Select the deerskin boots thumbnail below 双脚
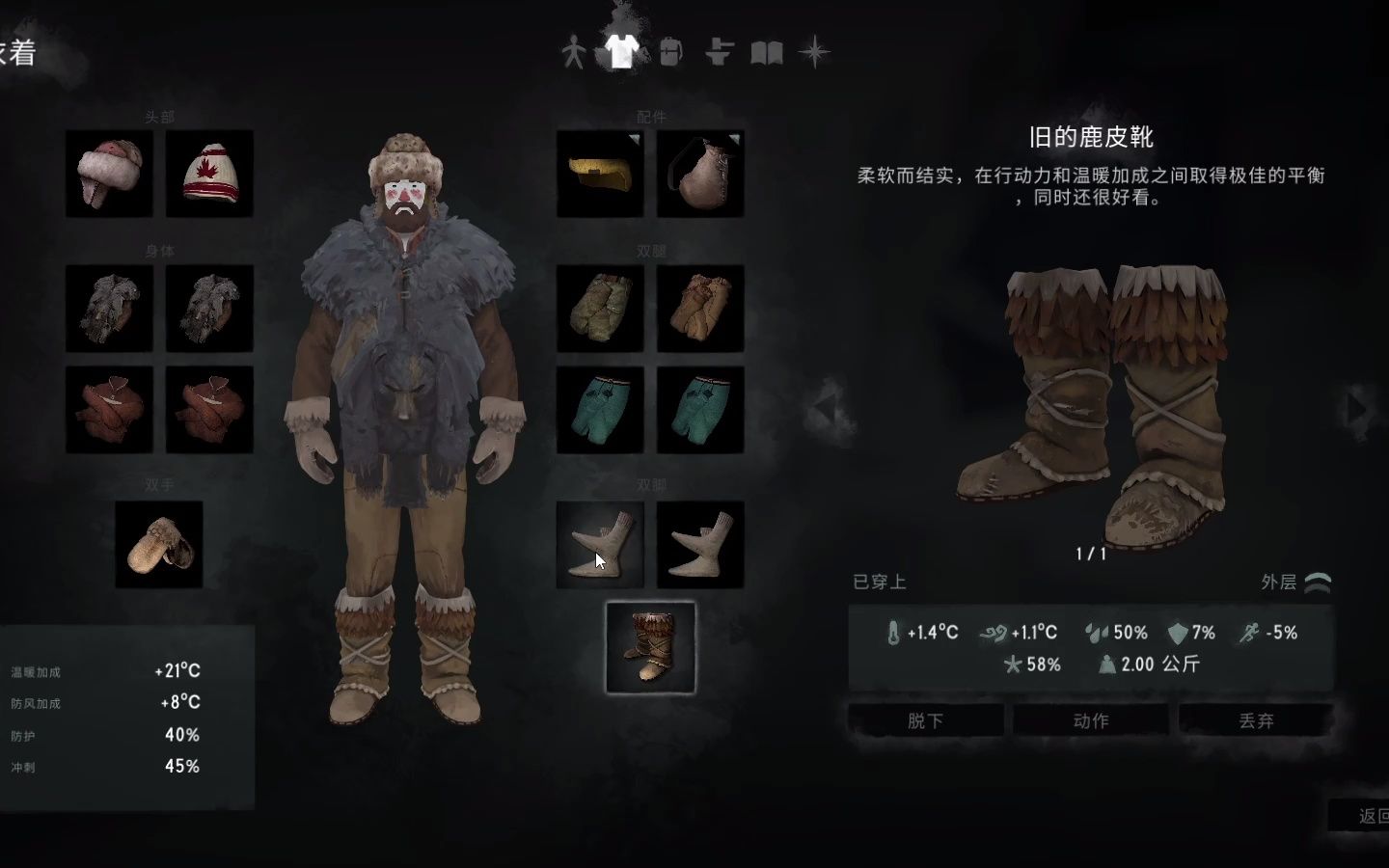This screenshot has width=1389, height=868. pyautogui.click(x=651, y=646)
